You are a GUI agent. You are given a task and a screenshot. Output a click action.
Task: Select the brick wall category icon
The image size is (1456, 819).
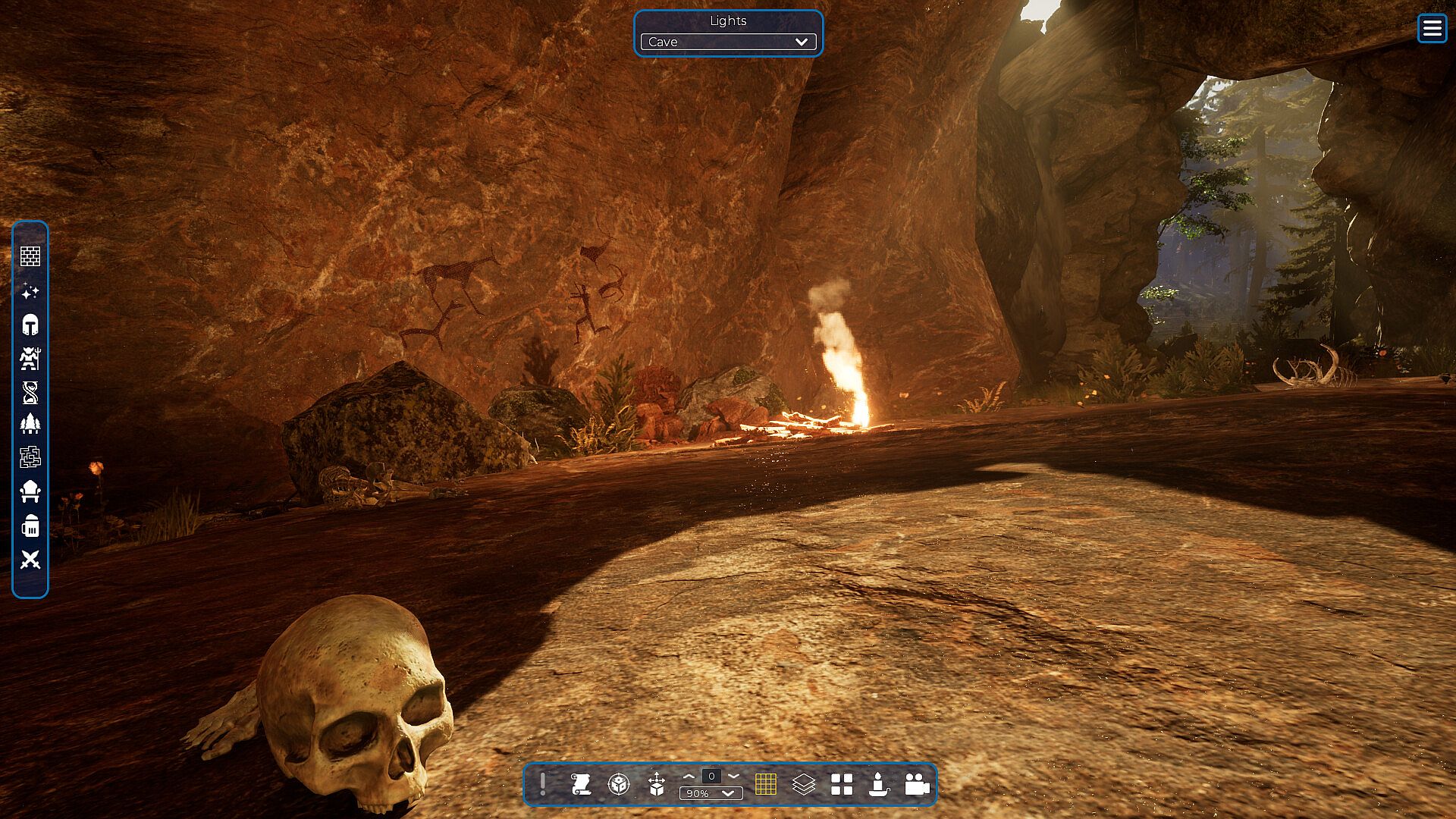[x=30, y=256]
